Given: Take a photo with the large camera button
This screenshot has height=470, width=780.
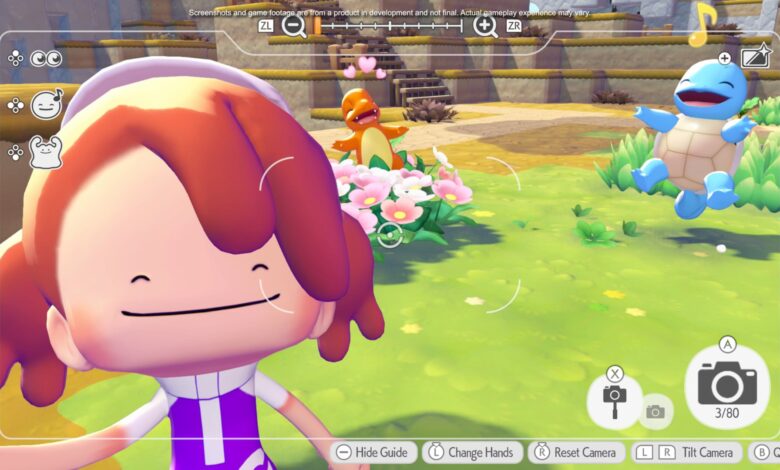Looking at the screenshot, I should (x=727, y=385).
